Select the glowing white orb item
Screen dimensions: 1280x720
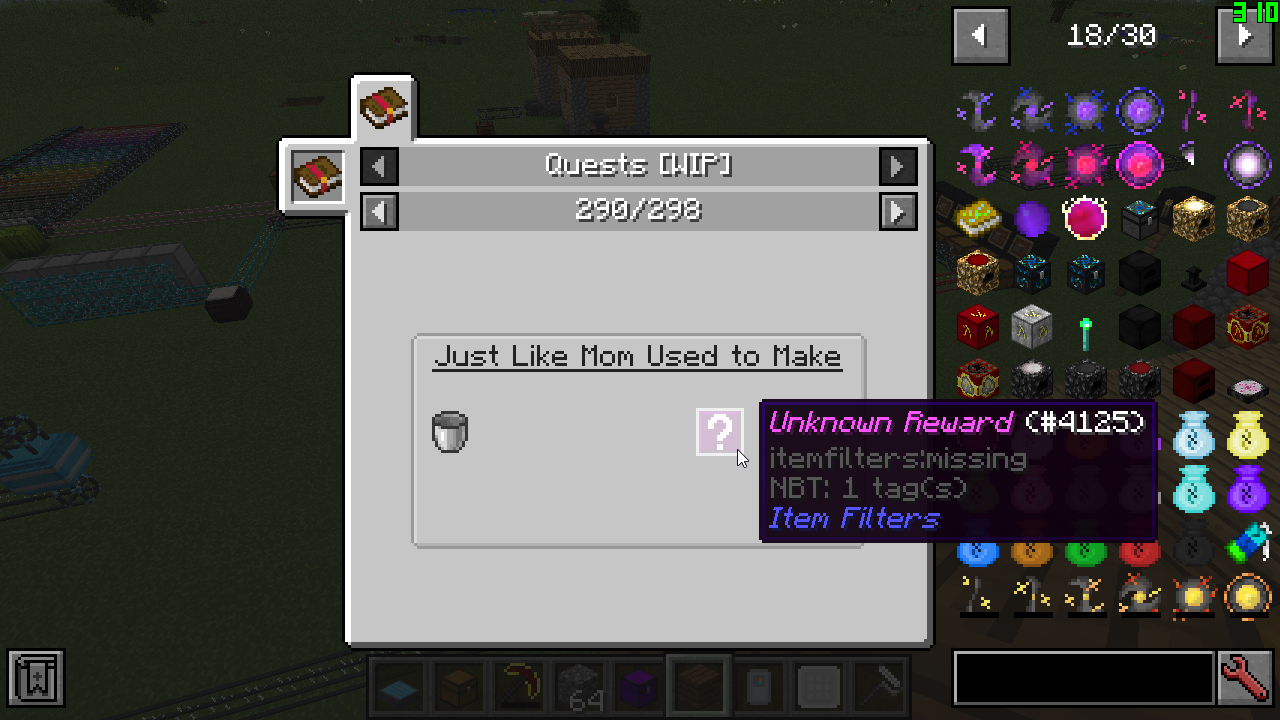1247,163
